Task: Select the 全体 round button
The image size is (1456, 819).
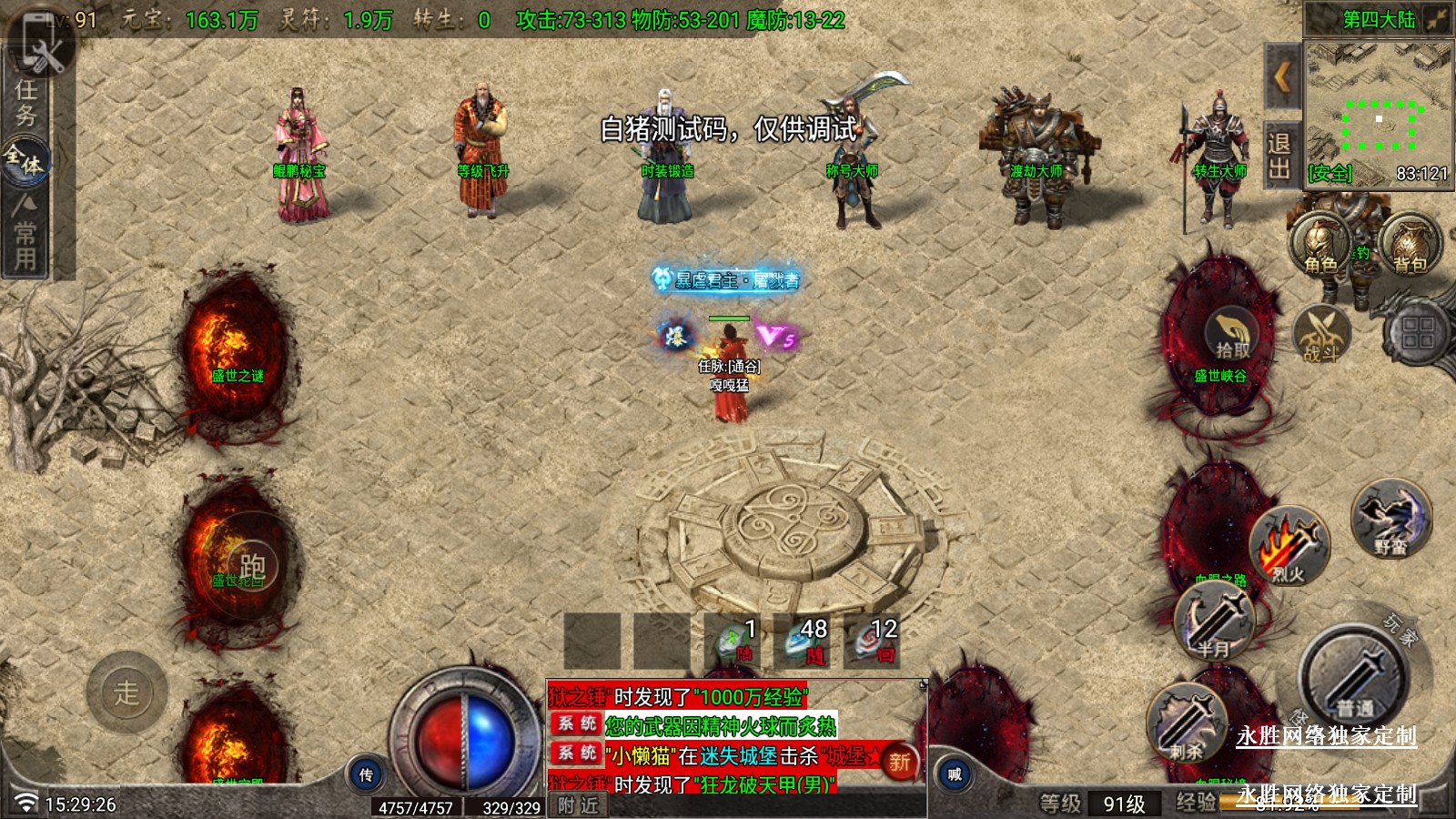Action: [25, 160]
